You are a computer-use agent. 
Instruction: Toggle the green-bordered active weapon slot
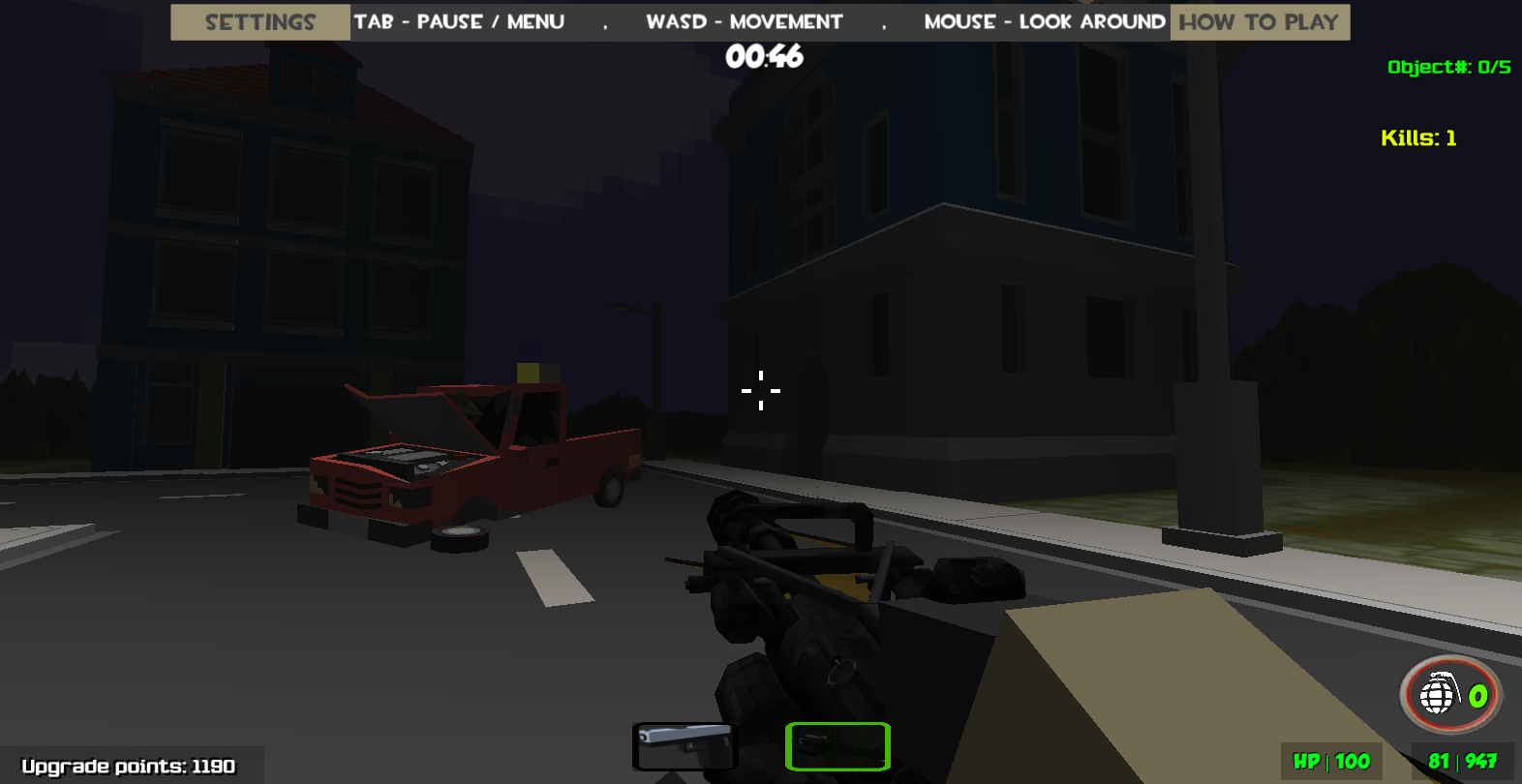coord(837,746)
